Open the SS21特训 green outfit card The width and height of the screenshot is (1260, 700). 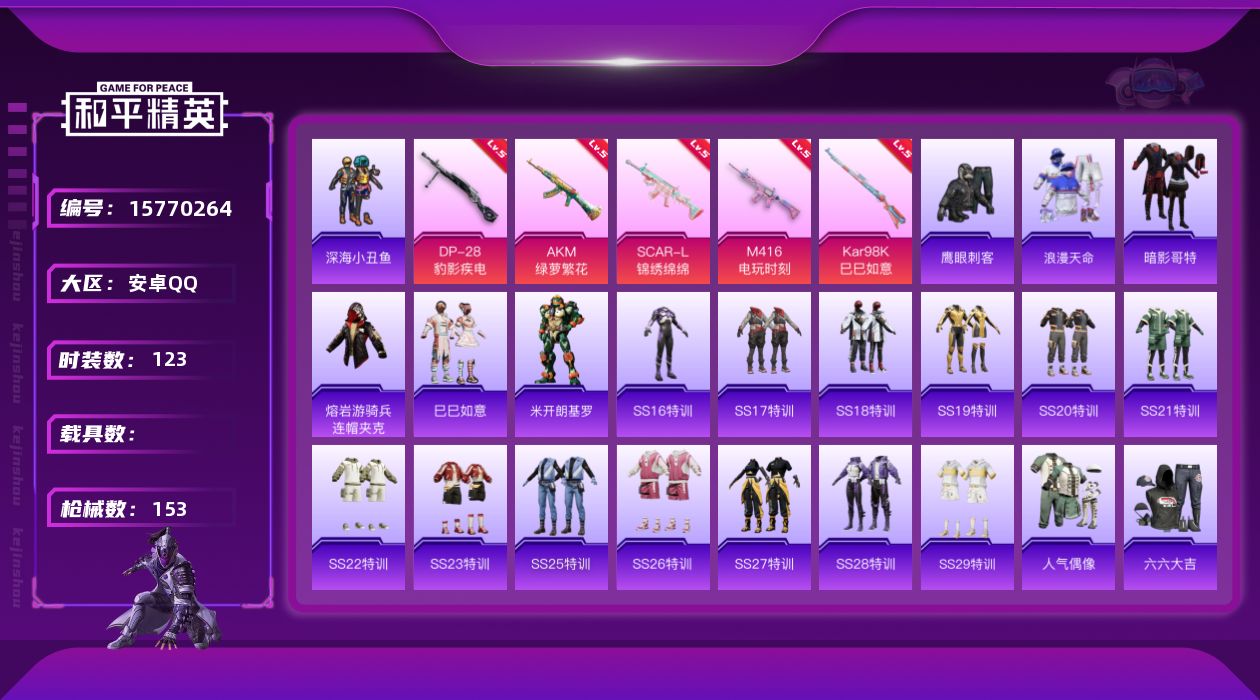[1170, 364]
